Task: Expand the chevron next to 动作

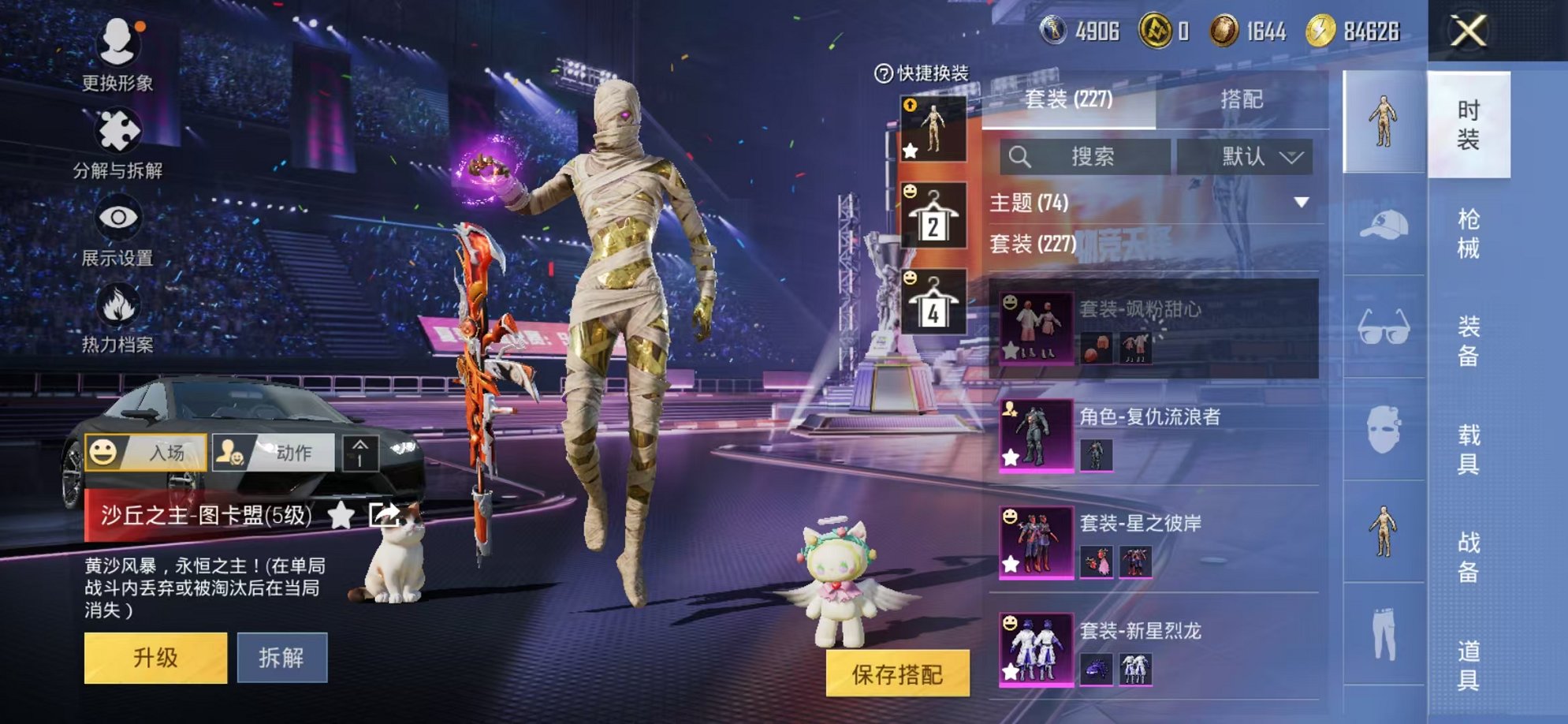Action: point(360,453)
